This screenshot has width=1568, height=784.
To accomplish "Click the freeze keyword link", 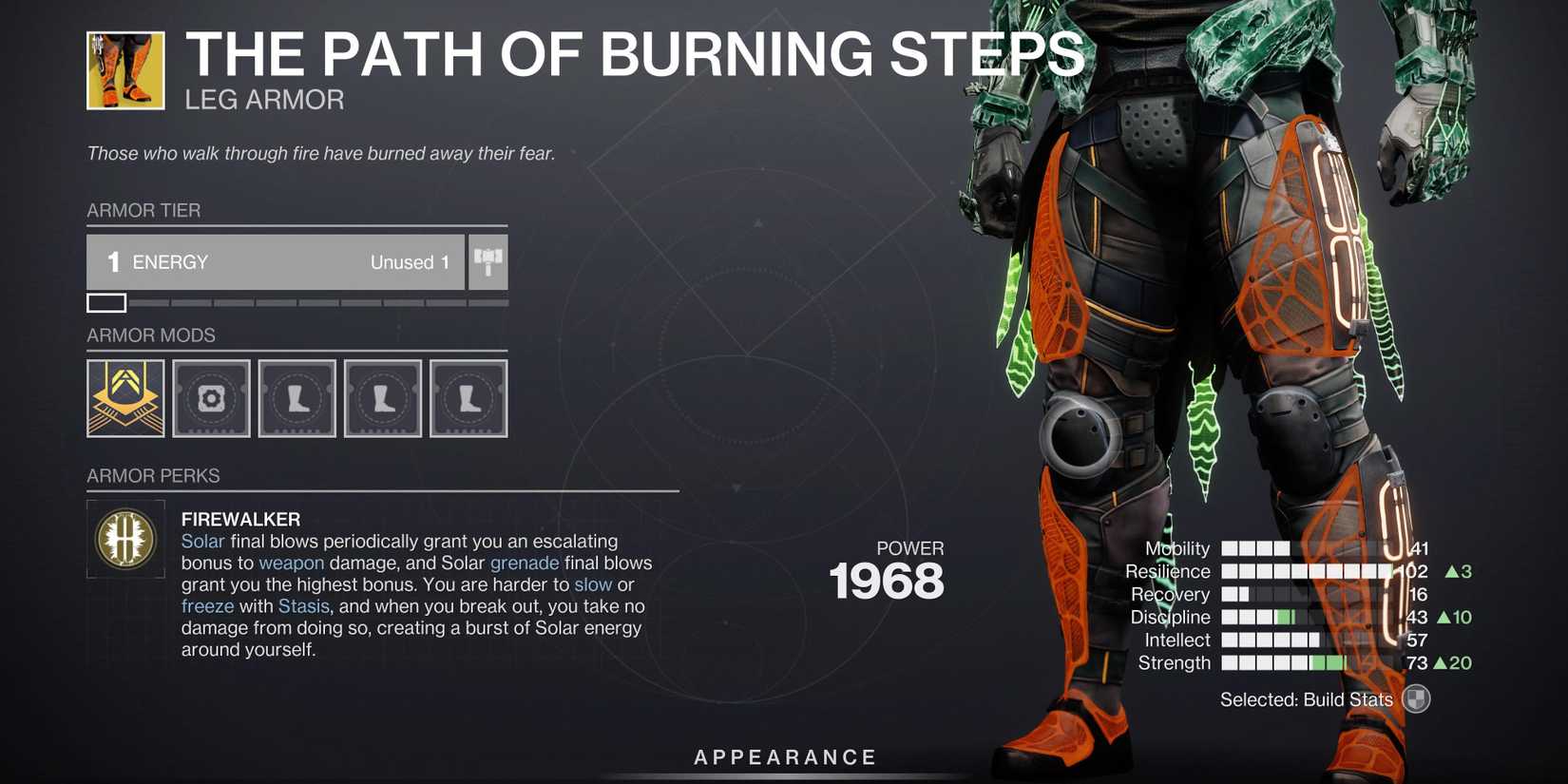I will (208, 605).
